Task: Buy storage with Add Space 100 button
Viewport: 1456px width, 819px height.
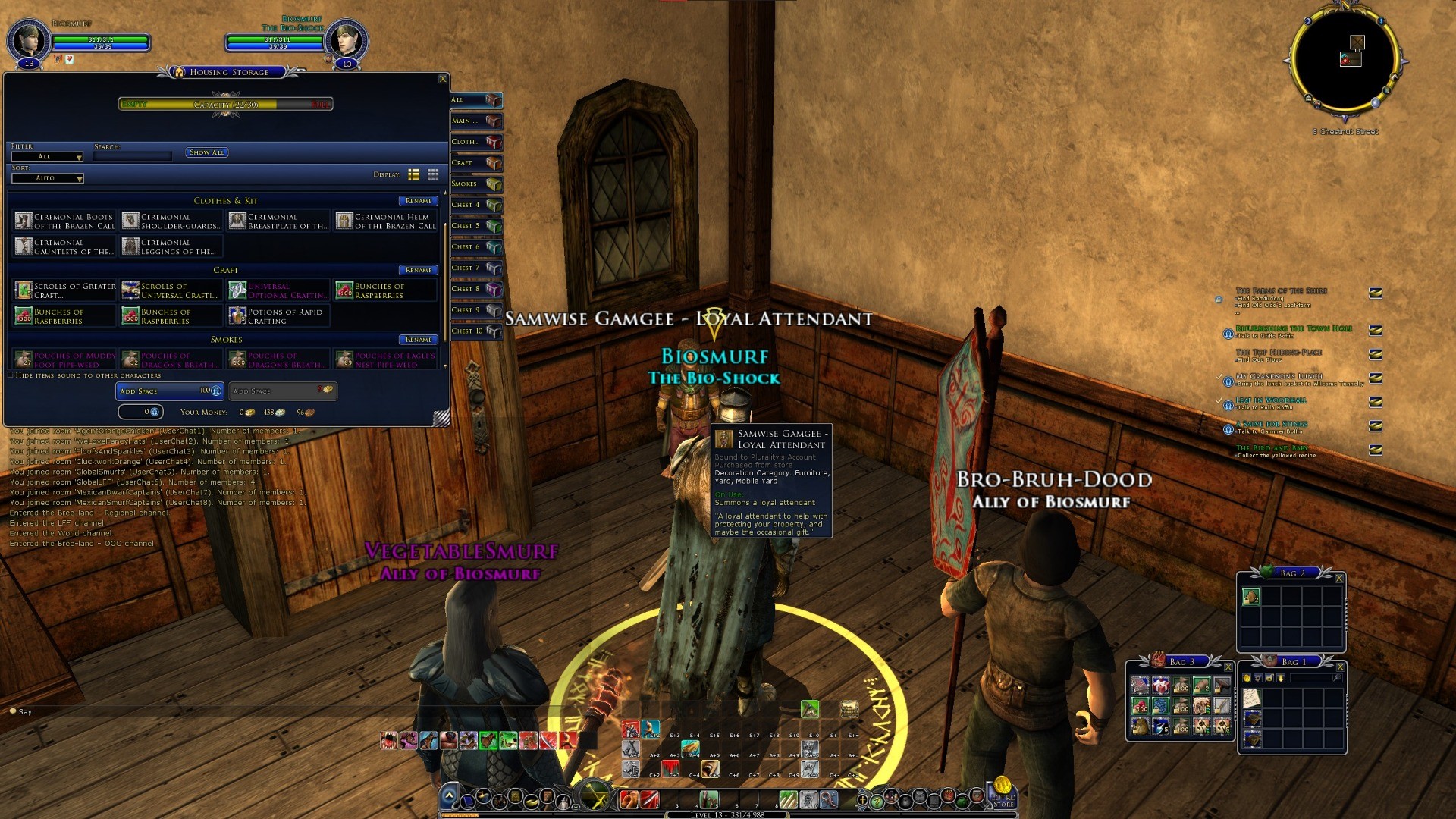Action: click(170, 391)
